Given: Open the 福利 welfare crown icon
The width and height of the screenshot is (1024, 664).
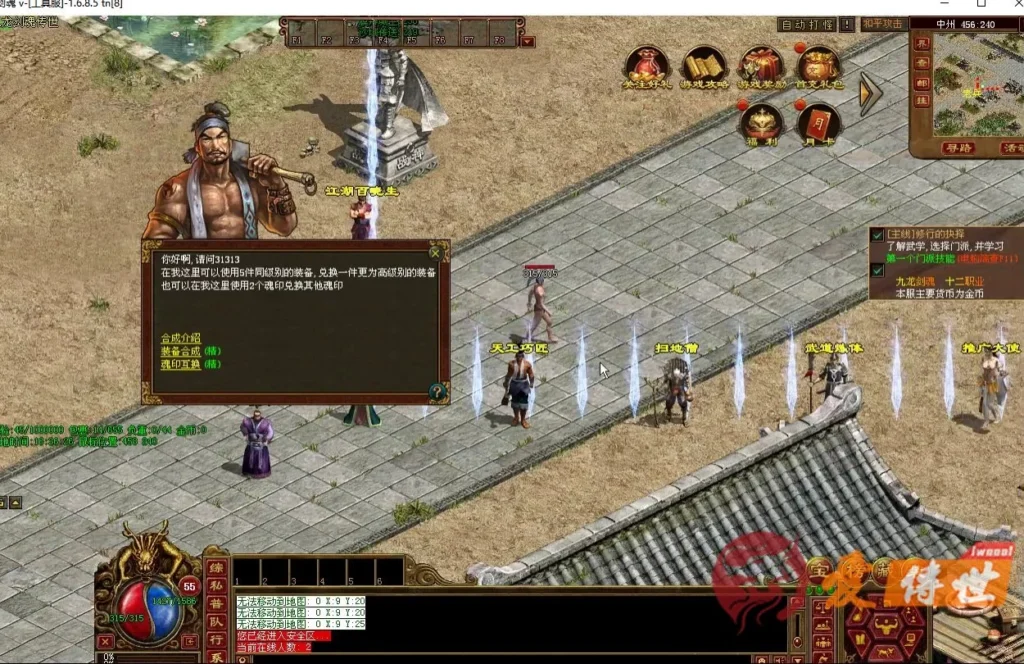Looking at the screenshot, I should pyautogui.click(x=761, y=123).
